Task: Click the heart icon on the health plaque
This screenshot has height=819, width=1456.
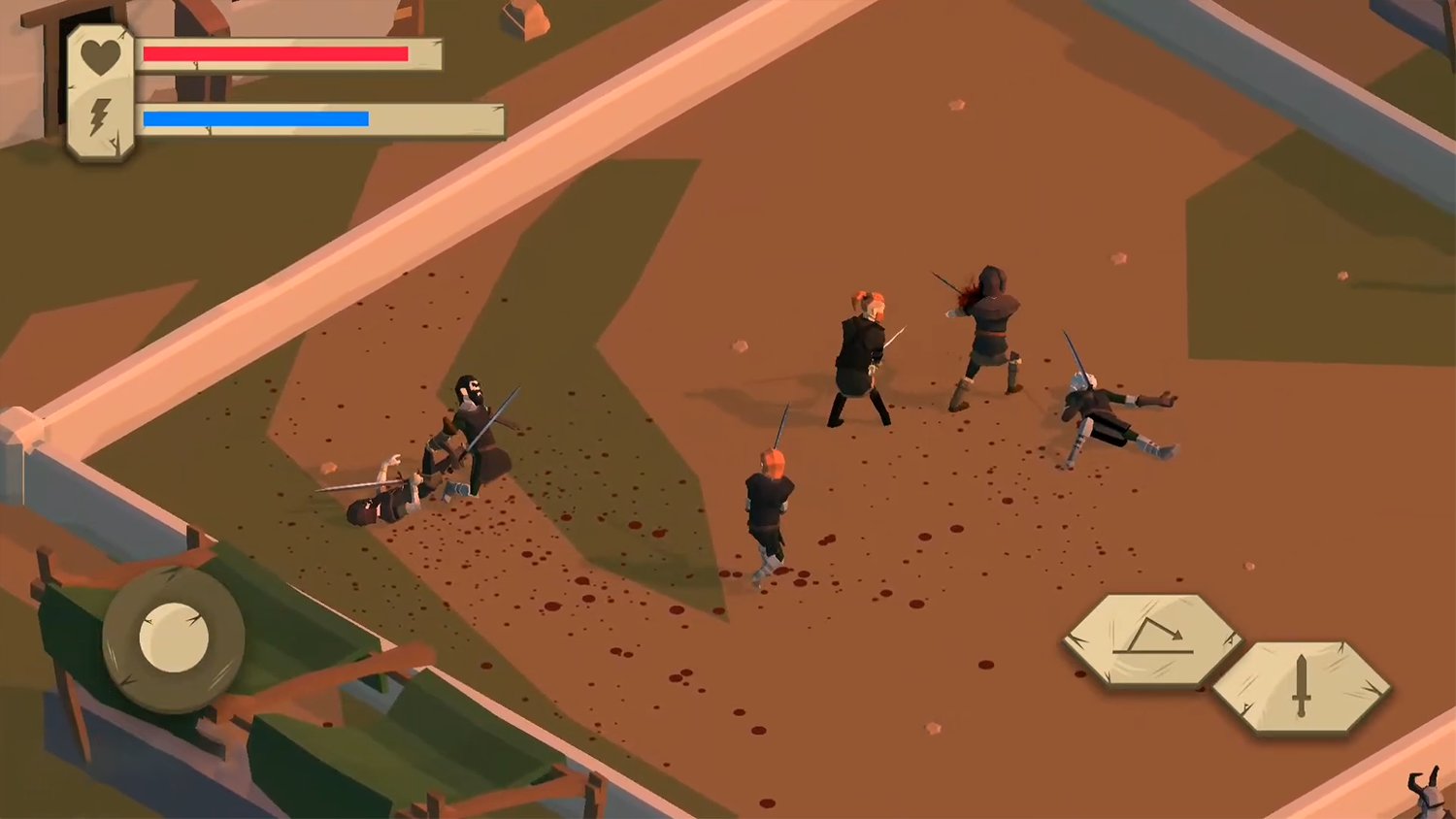Action: pos(100,52)
